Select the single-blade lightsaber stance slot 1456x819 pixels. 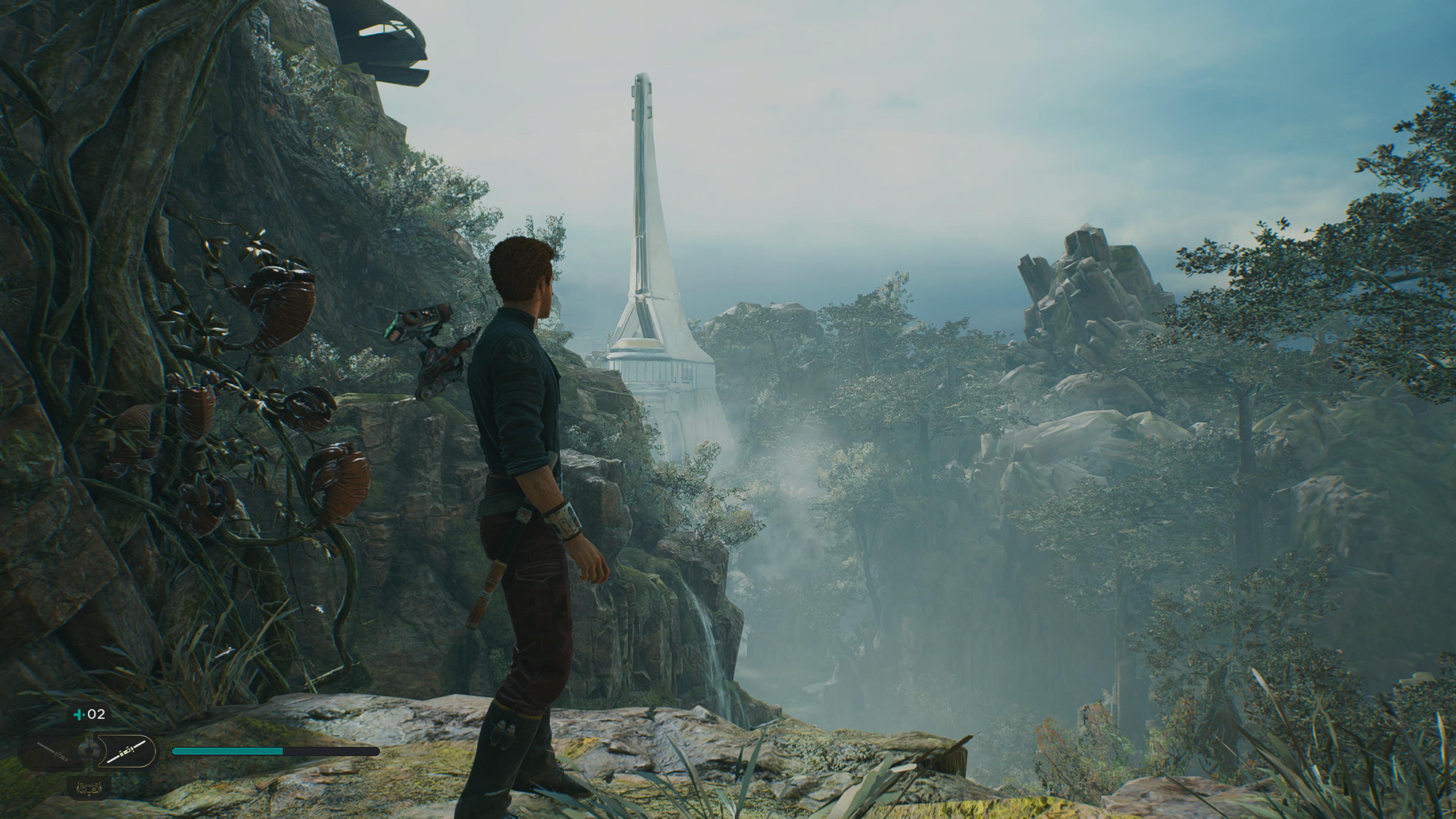pos(53,752)
